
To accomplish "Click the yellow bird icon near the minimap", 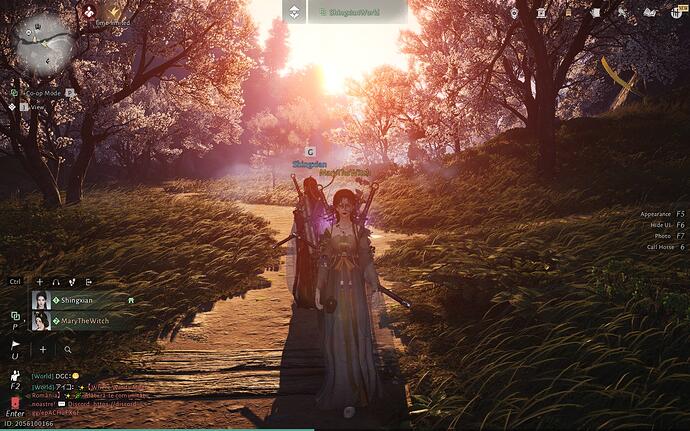I will coord(114,10).
